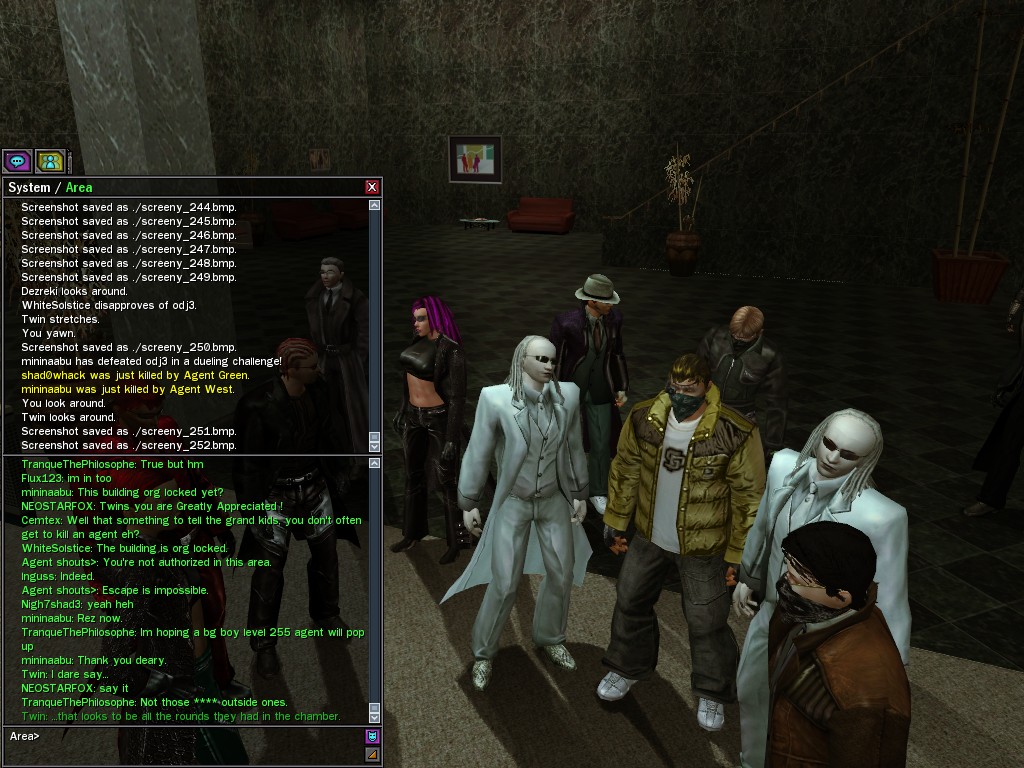Open the purple mask emote icon
This screenshot has height=768, width=1024.
[x=373, y=736]
